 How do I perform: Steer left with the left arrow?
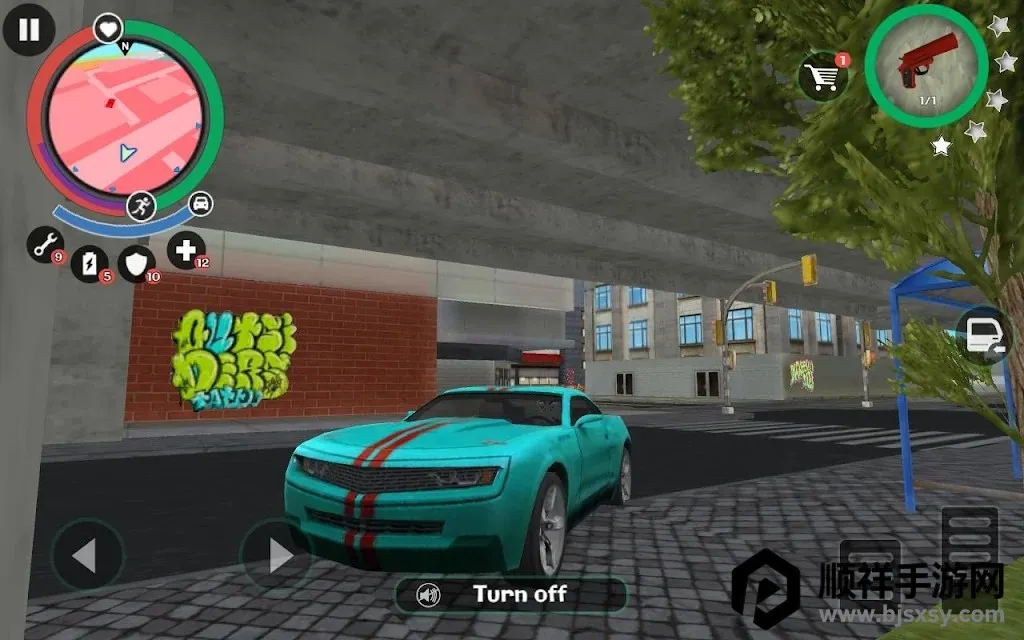(x=87, y=555)
